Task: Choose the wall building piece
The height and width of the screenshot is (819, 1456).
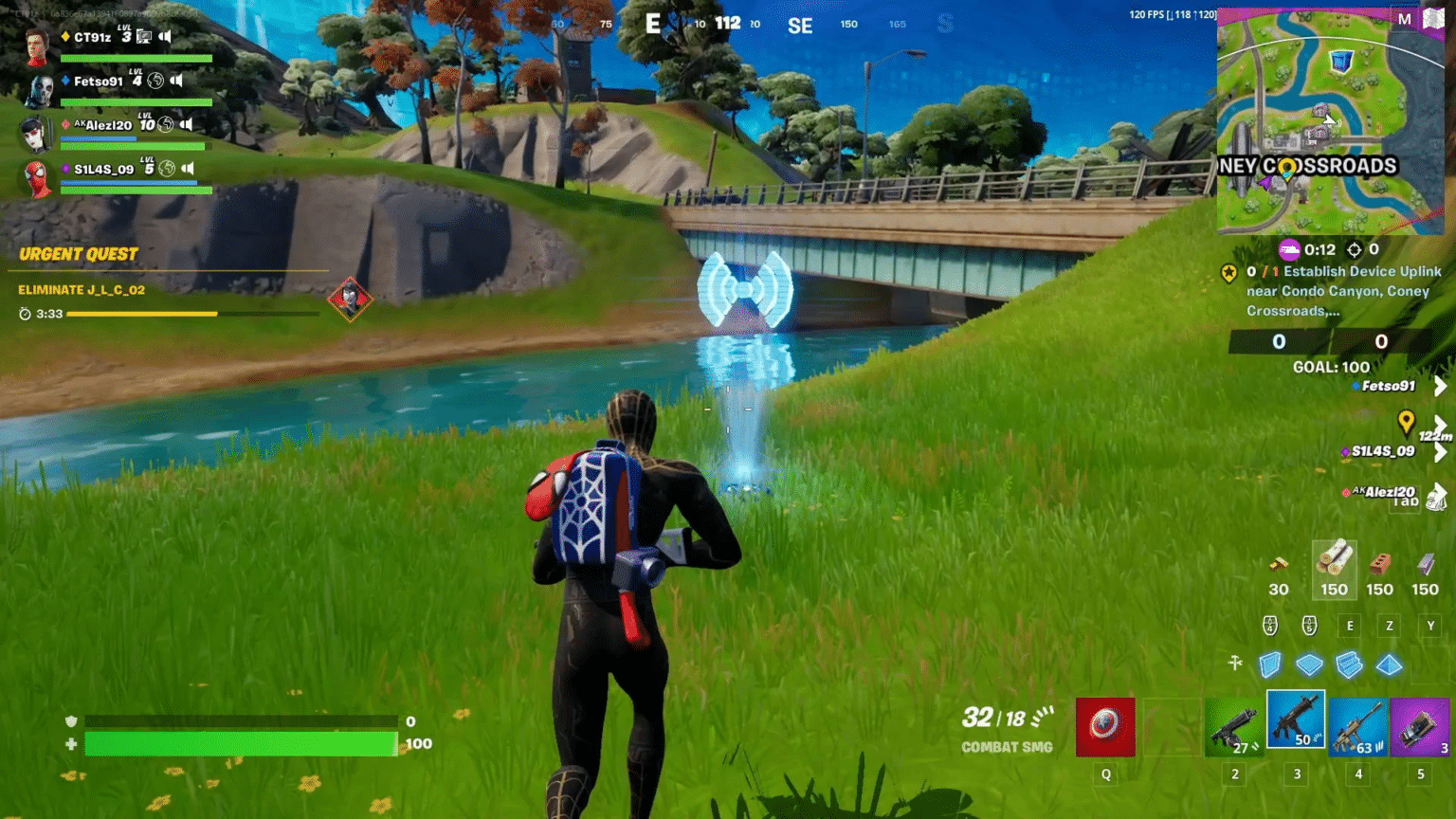Action: pos(1270,664)
